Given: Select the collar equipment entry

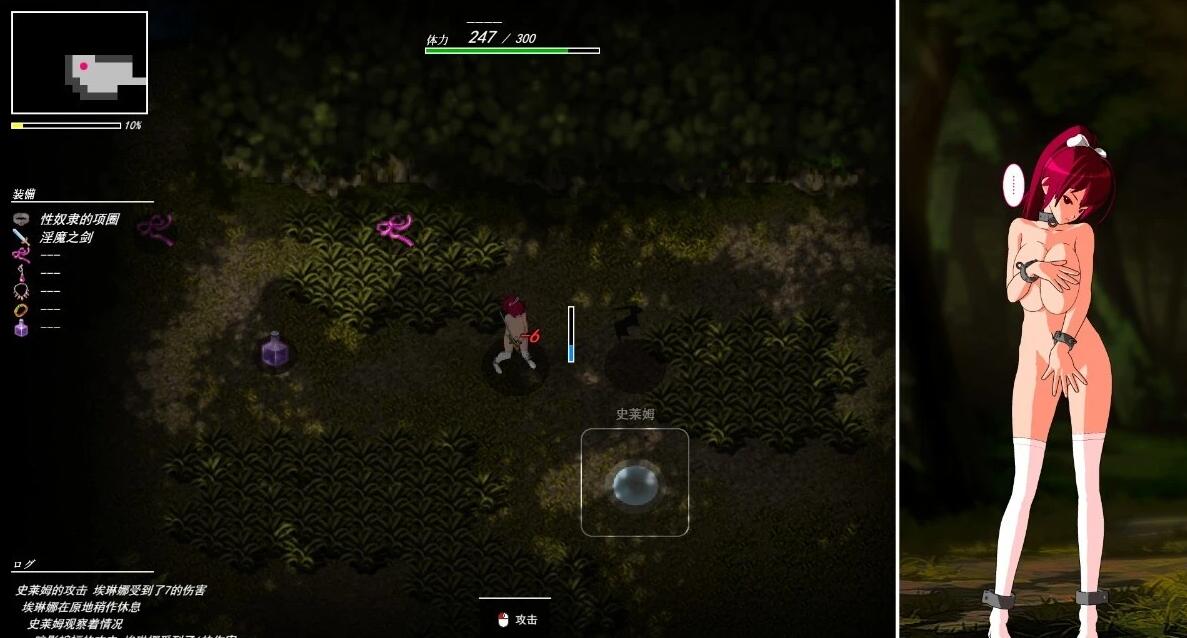Looking at the screenshot, I should point(78,219).
